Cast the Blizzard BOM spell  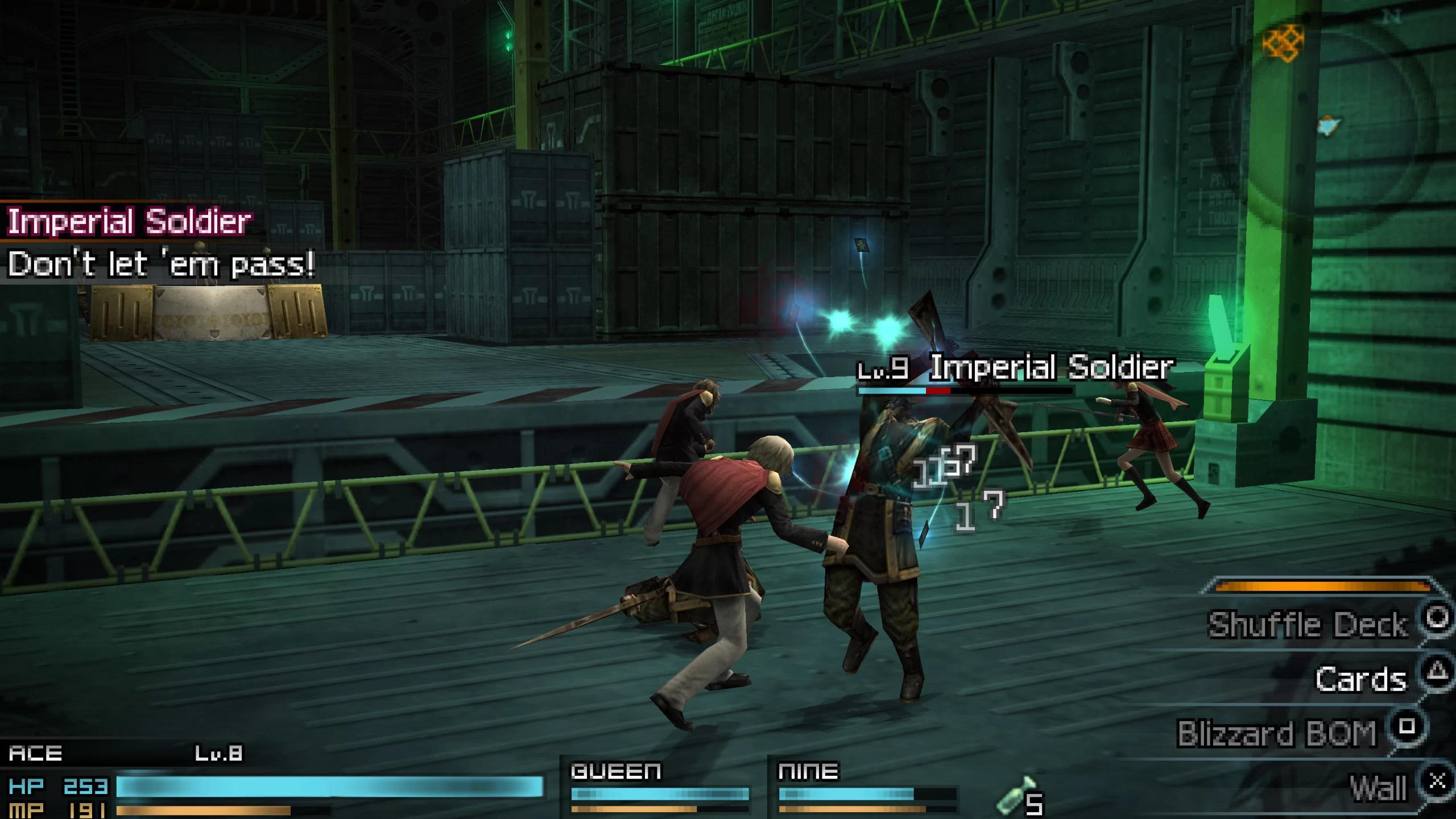click(1277, 733)
